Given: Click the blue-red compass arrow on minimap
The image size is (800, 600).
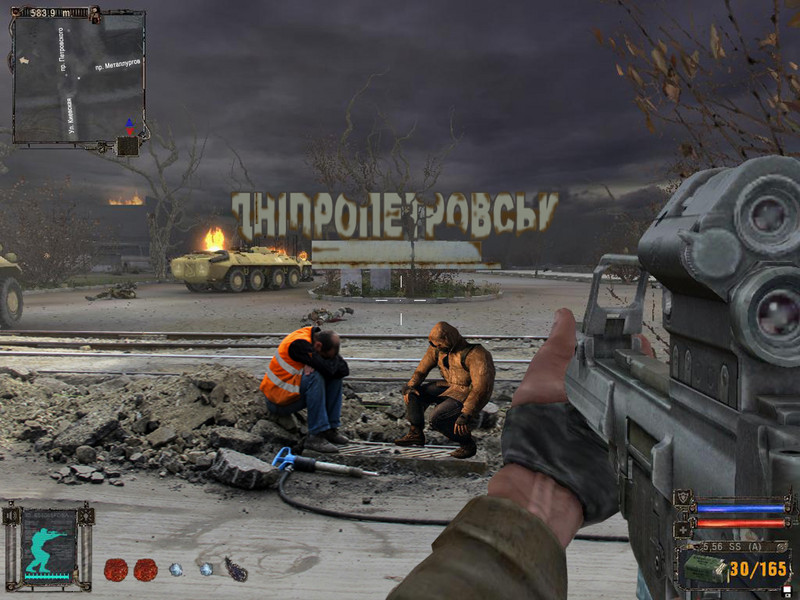Looking at the screenshot, I should click(x=128, y=126).
